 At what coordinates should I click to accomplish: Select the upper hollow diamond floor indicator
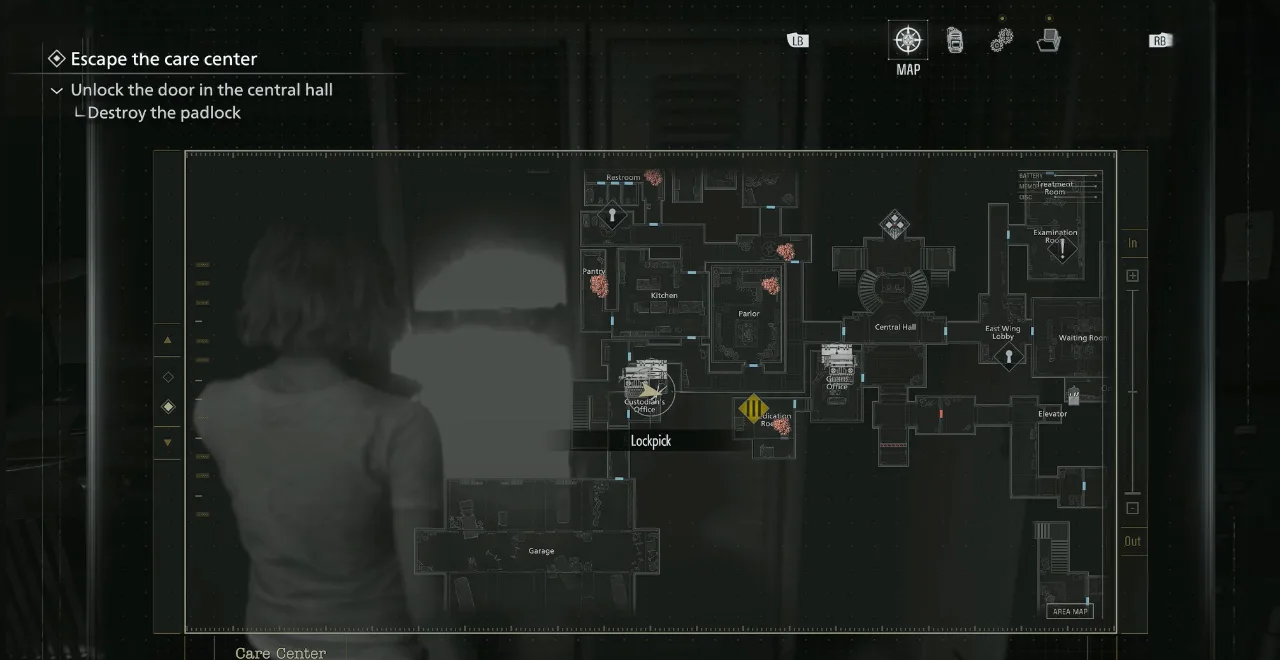coord(167,377)
